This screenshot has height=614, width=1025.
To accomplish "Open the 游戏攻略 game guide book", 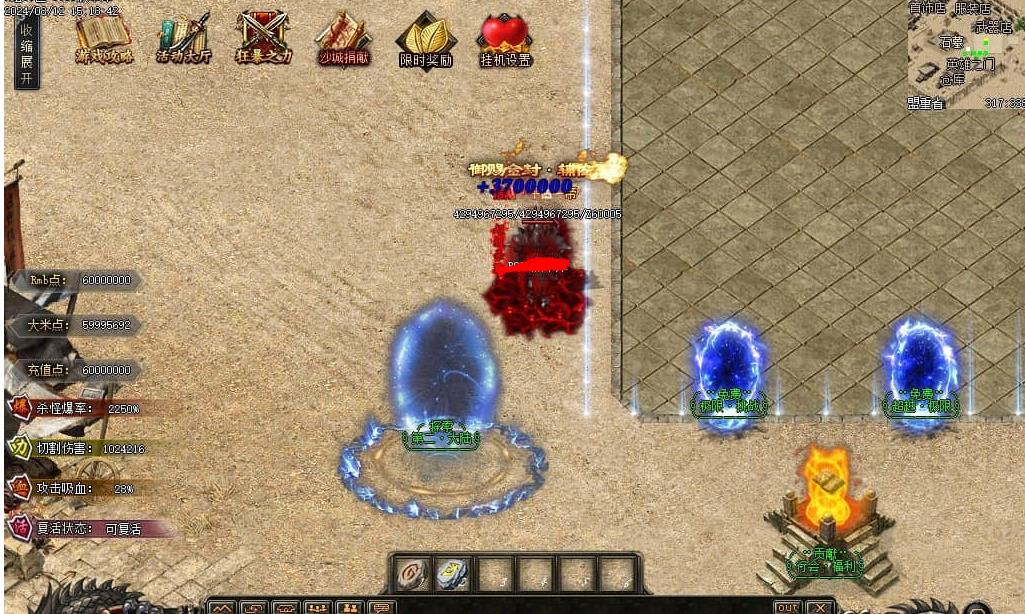I will click(x=103, y=40).
